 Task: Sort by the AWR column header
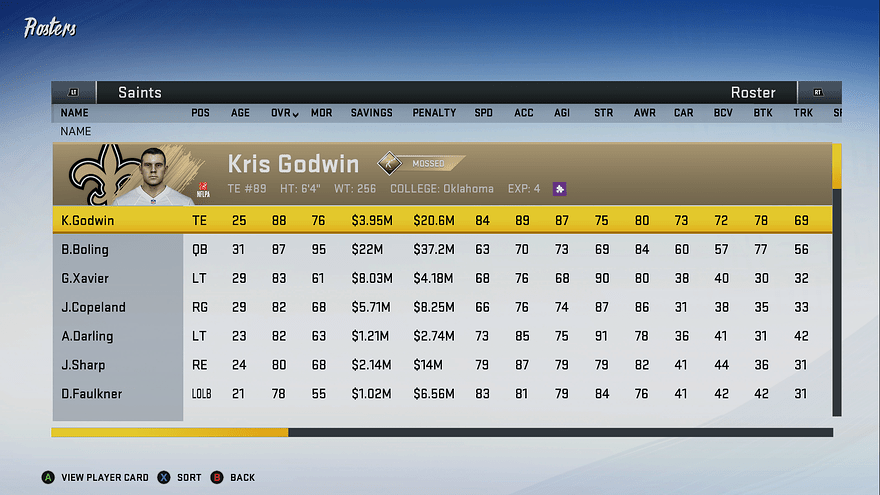pos(644,113)
